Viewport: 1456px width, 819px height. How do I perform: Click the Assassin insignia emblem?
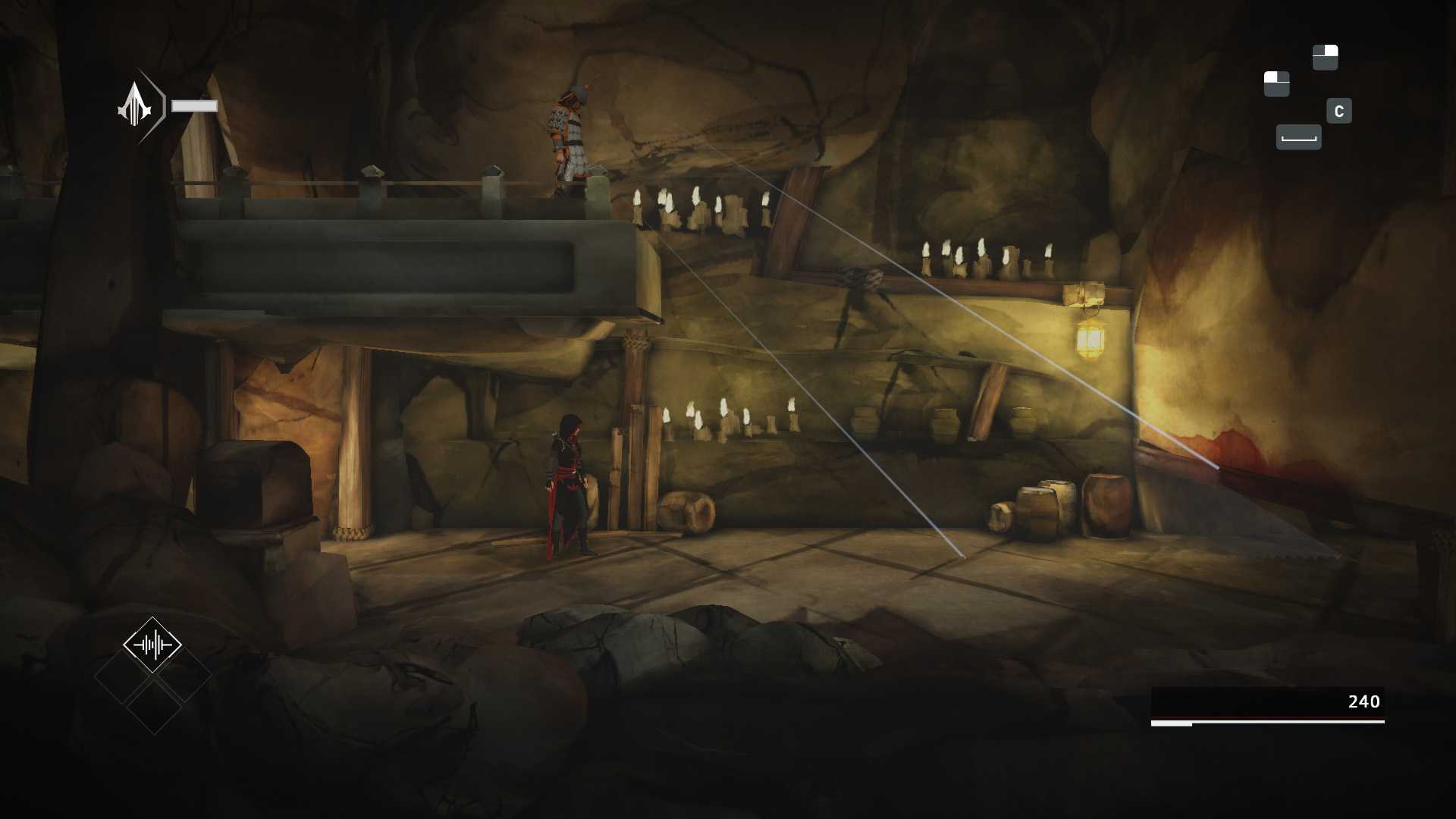tap(135, 105)
